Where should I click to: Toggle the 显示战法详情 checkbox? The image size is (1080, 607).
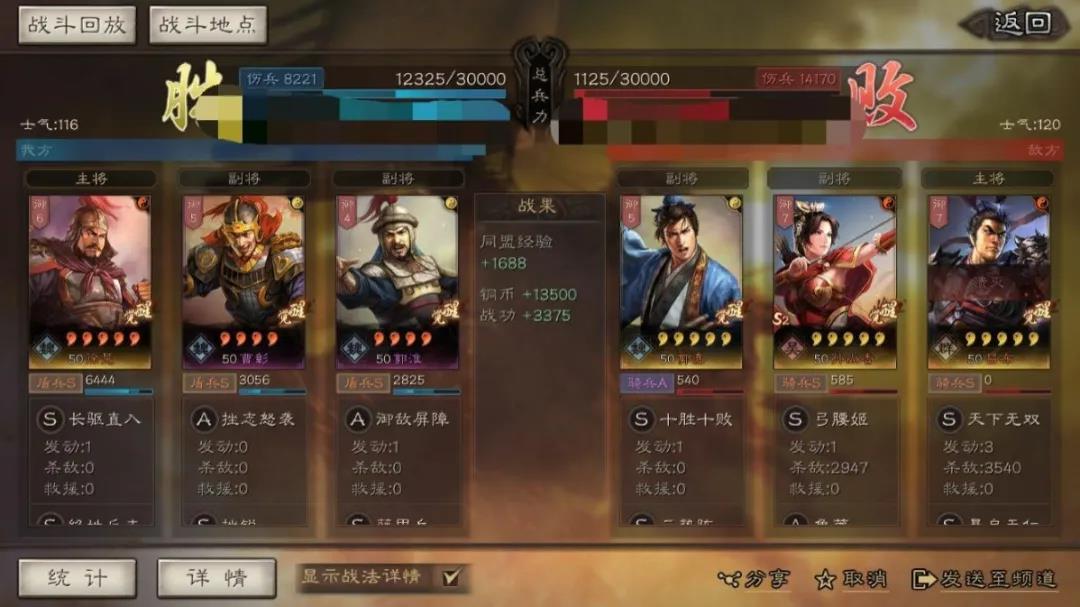click(x=451, y=577)
